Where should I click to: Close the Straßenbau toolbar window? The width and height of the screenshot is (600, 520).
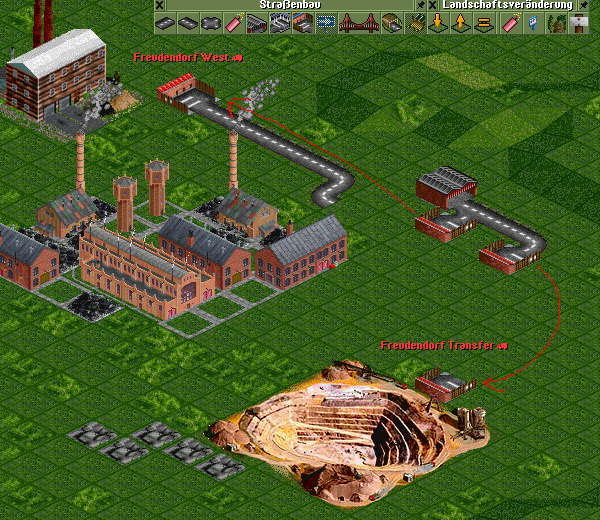(x=158, y=5)
